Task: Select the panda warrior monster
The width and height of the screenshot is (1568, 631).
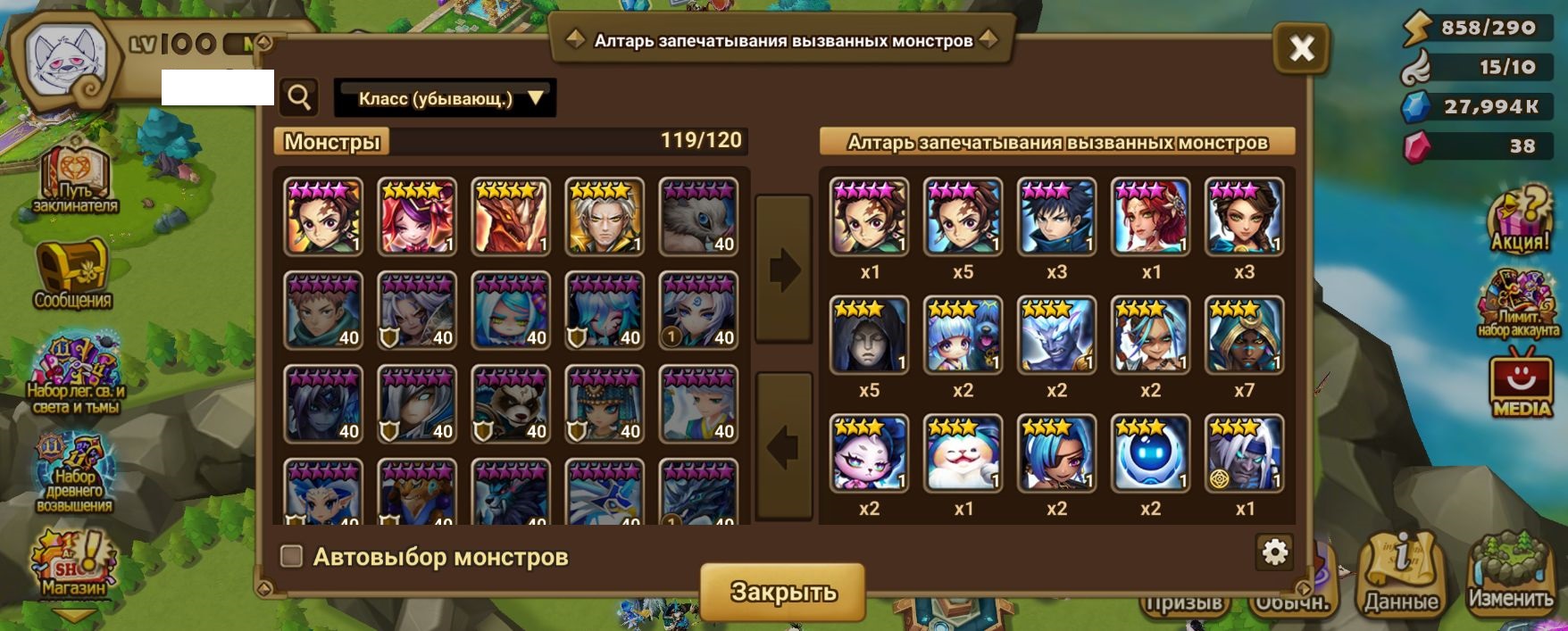Action: click(511, 404)
